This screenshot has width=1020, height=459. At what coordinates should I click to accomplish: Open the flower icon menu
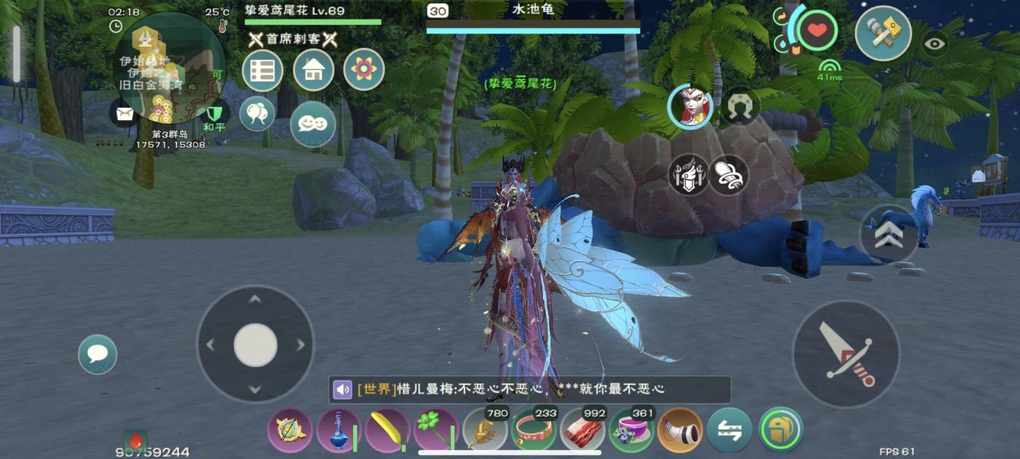pyautogui.click(x=364, y=70)
